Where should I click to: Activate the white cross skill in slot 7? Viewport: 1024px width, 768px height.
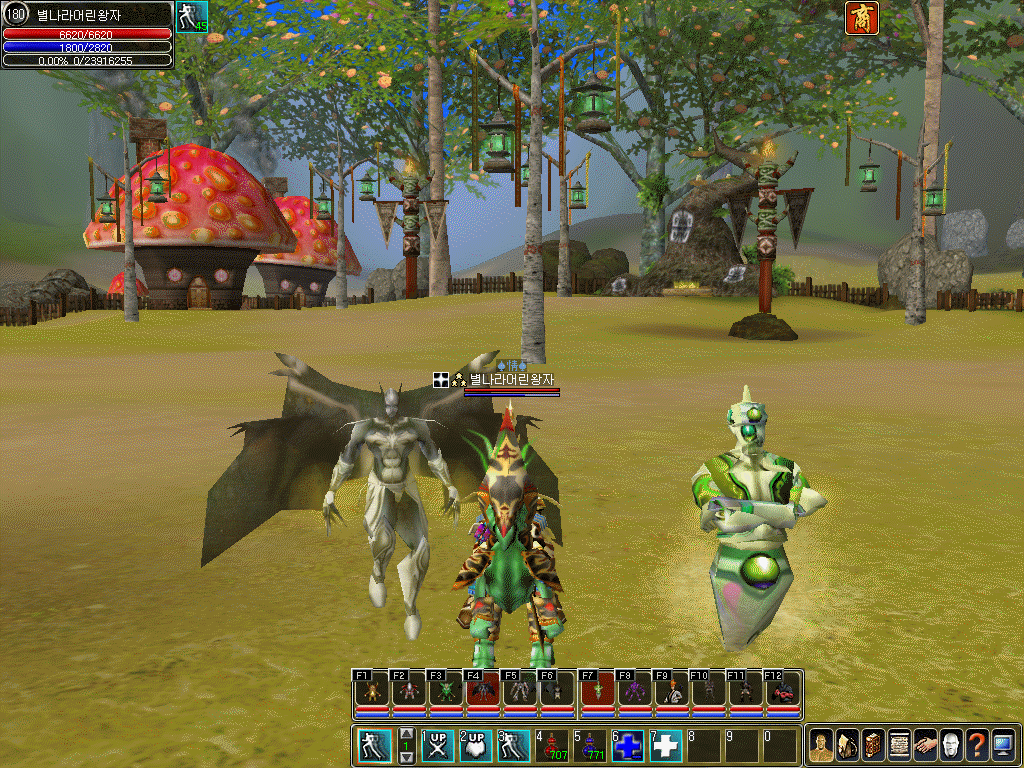click(666, 746)
